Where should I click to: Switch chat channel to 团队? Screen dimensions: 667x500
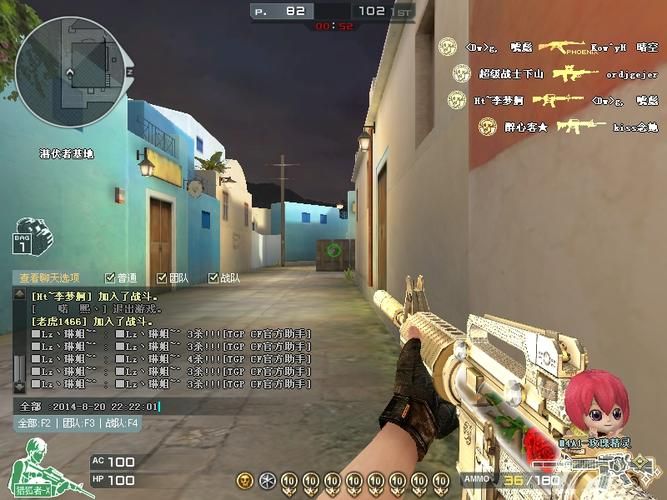pos(77,423)
